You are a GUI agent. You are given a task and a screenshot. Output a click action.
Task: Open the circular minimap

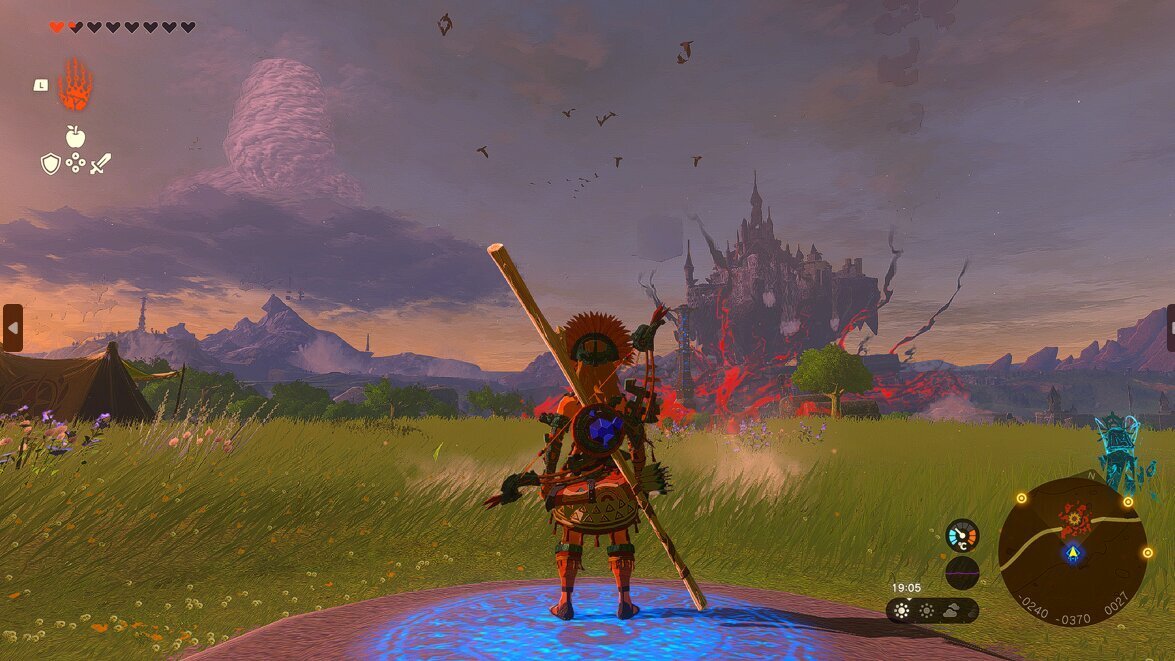[1073, 550]
